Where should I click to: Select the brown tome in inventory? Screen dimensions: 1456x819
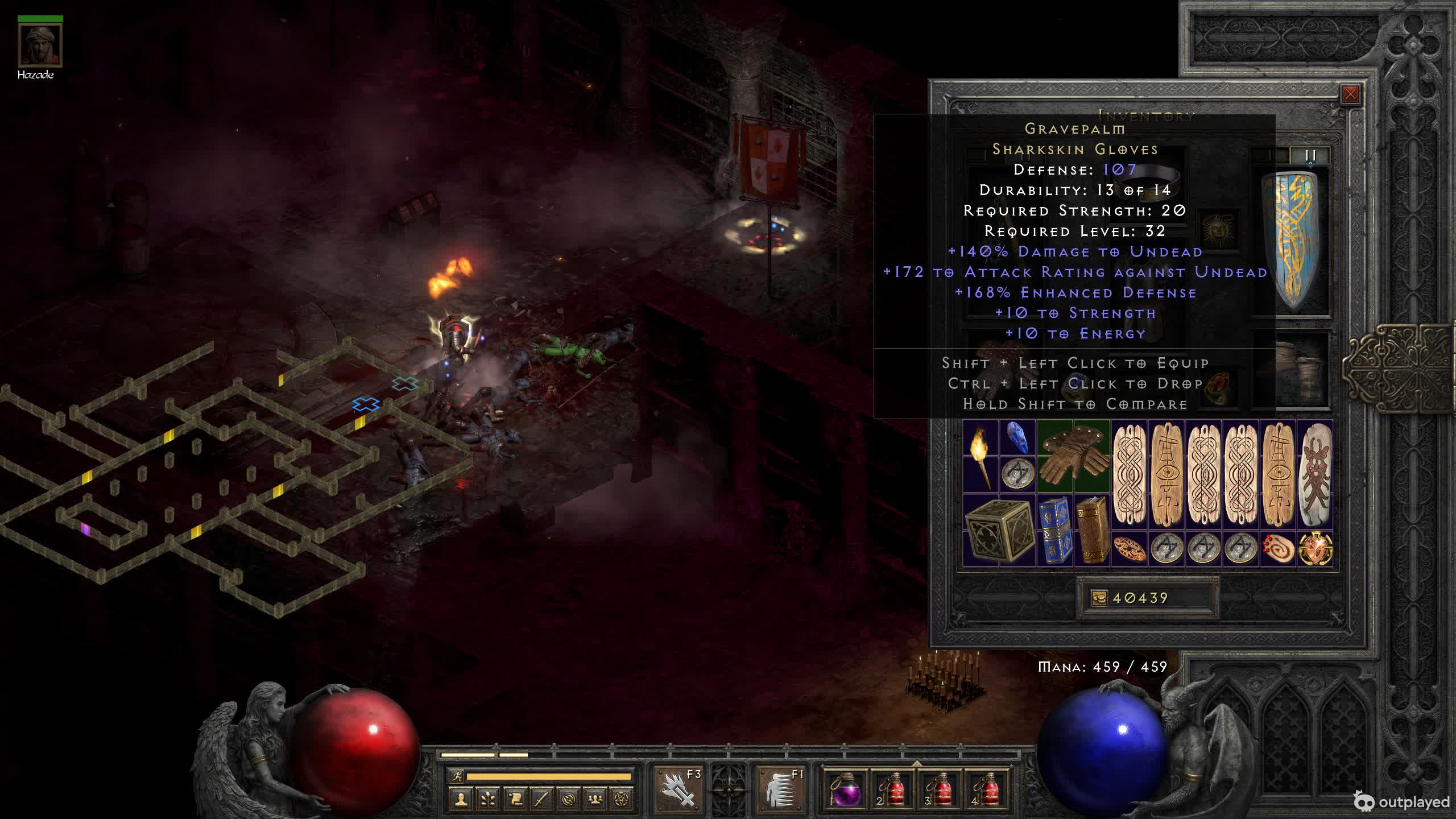[1091, 531]
